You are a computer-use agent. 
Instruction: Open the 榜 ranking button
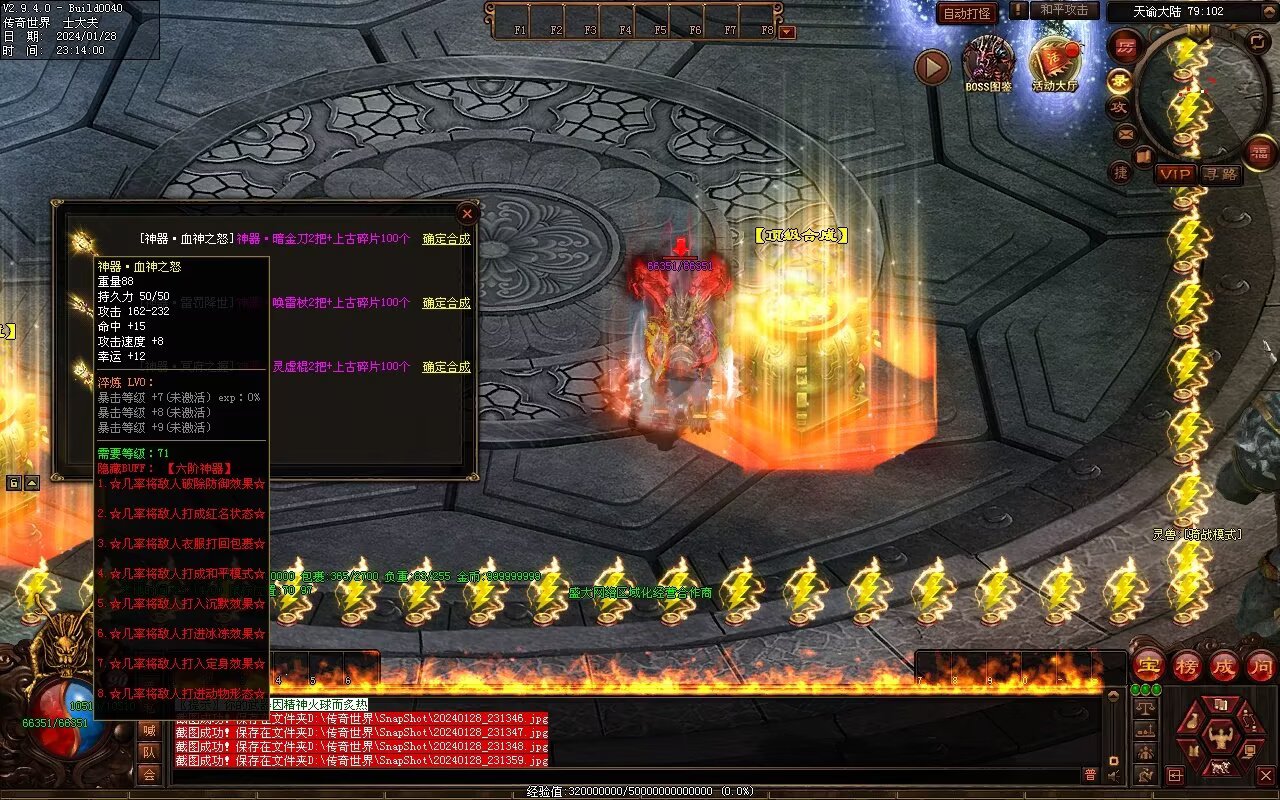(x=1186, y=665)
